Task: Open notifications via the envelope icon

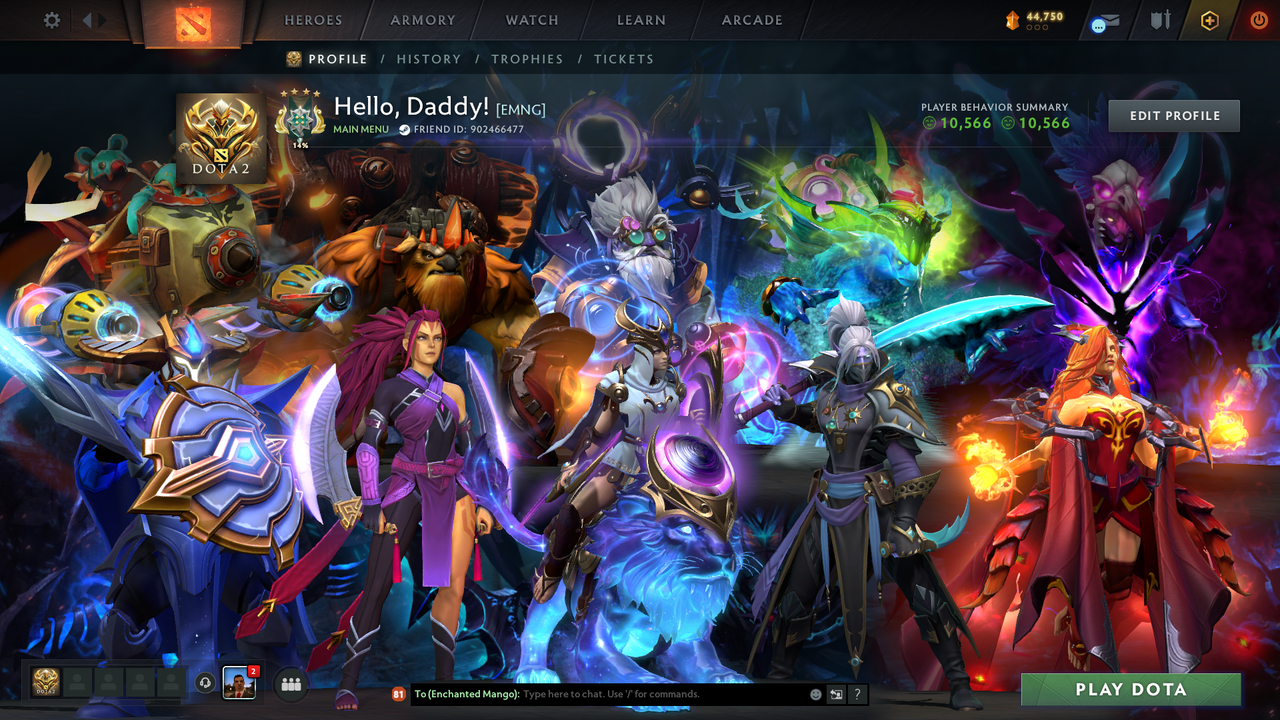Action: click(1107, 22)
